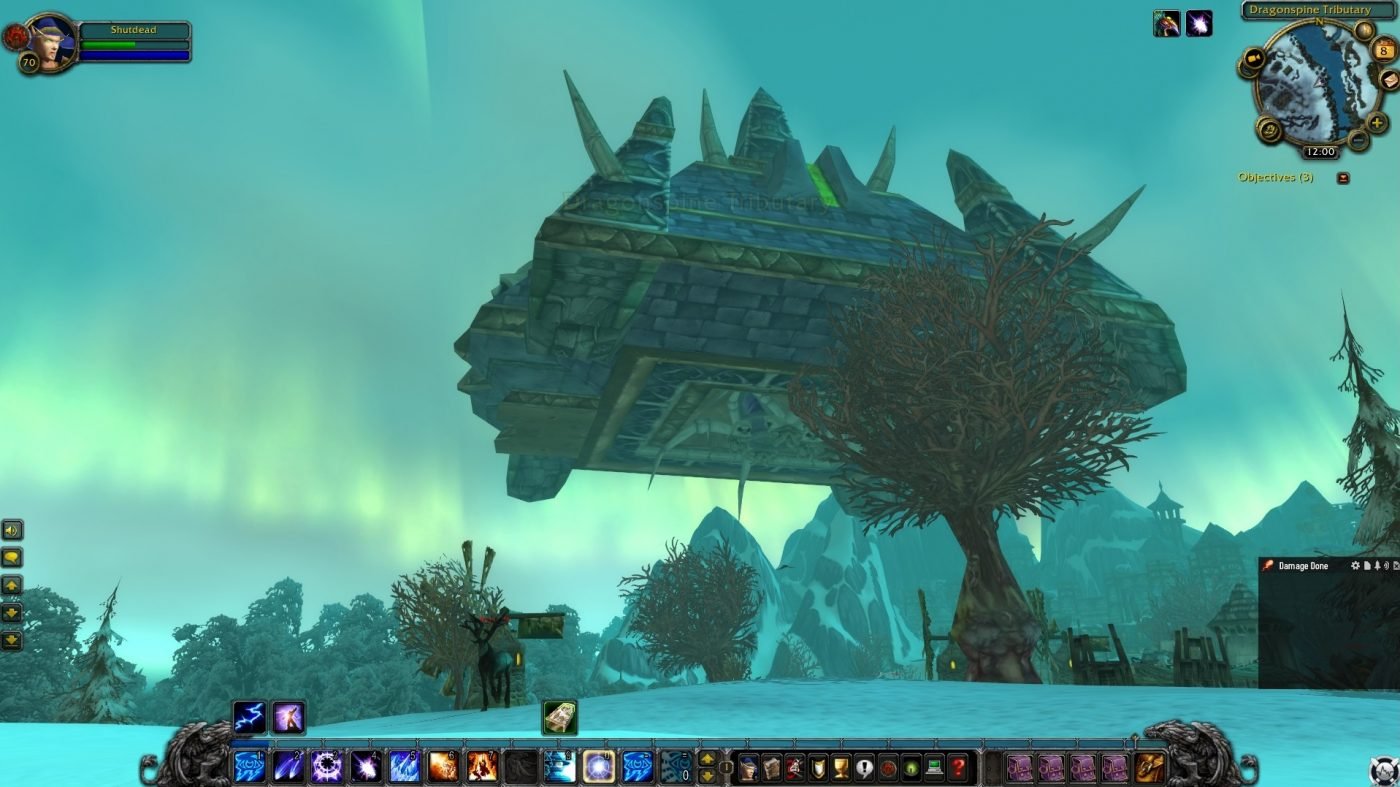Open the red question mark help menu
The image size is (1400, 787).
[958, 767]
